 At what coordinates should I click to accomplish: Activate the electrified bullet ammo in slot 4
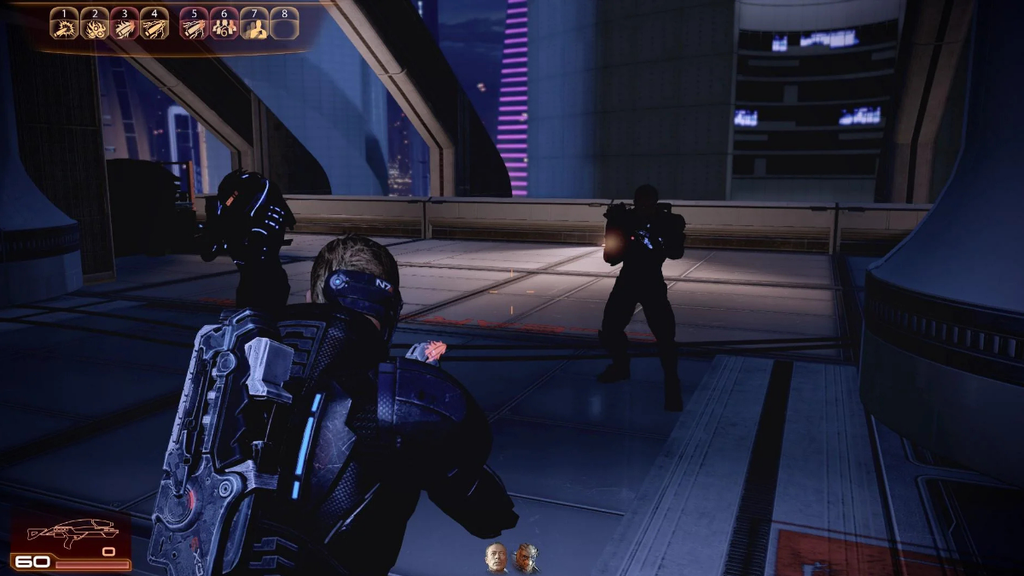pyautogui.click(x=155, y=25)
